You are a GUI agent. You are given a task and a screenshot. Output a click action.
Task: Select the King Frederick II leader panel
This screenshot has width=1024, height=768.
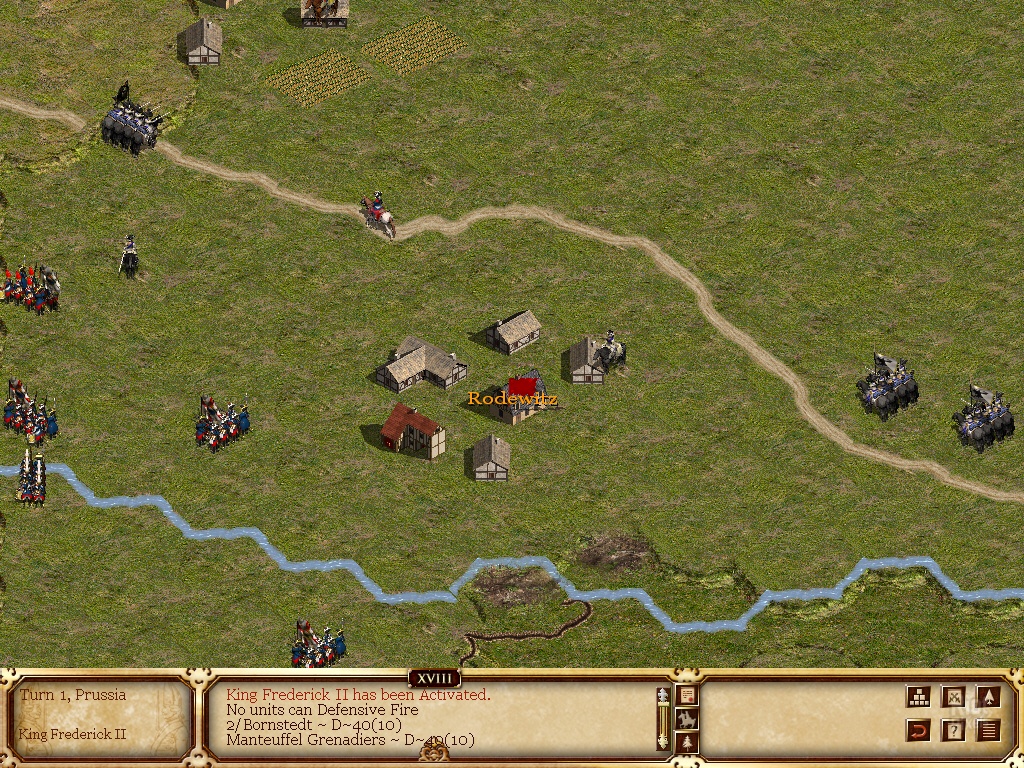click(100, 716)
